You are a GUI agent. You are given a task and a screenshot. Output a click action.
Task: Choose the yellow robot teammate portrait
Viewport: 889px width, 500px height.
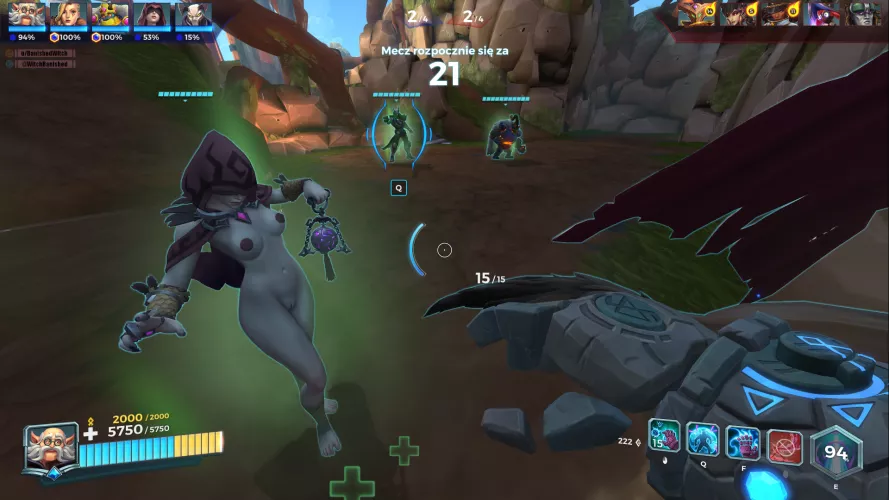tap(110, 14)
